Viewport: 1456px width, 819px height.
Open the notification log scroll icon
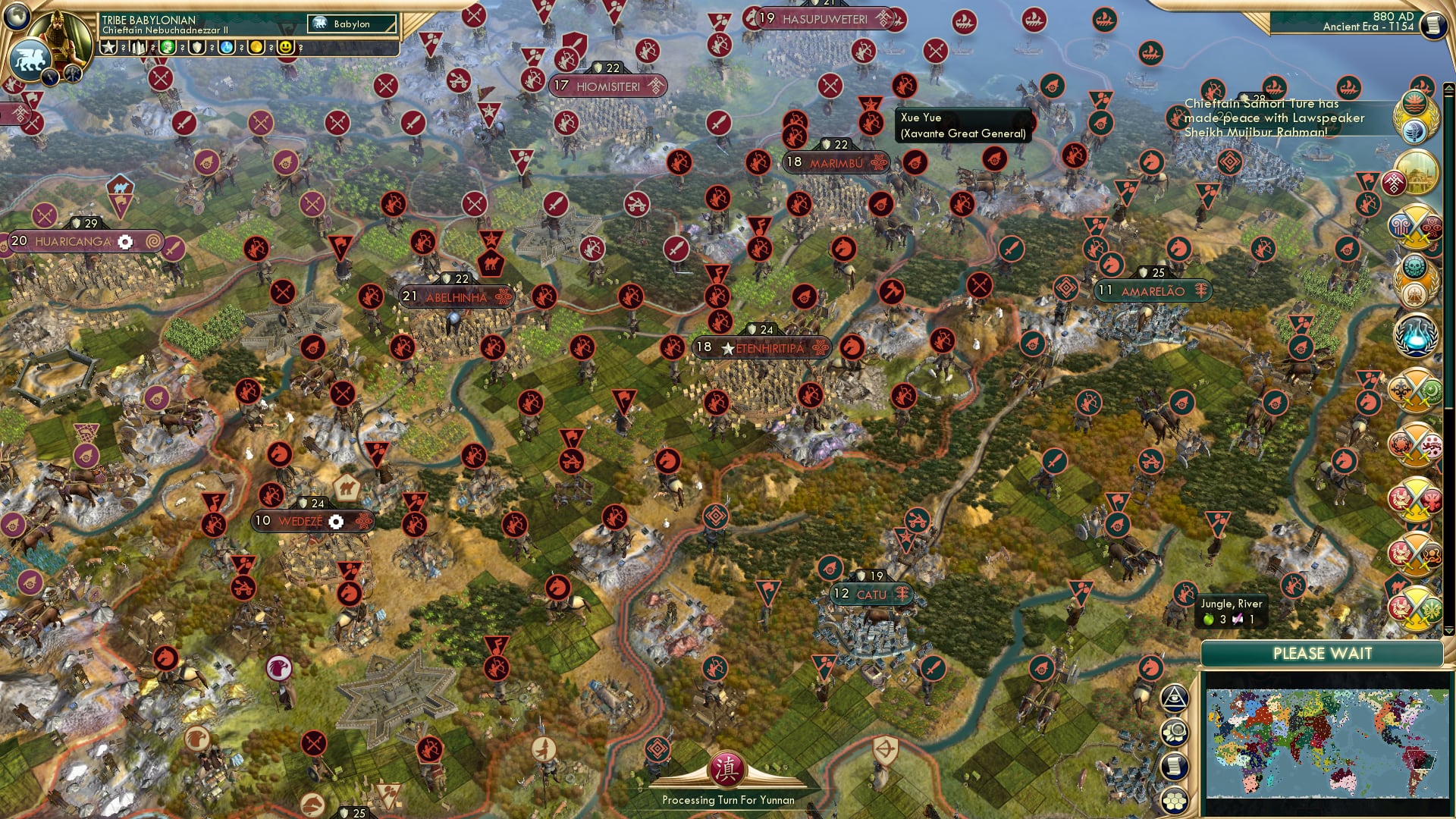point(1174,764)
